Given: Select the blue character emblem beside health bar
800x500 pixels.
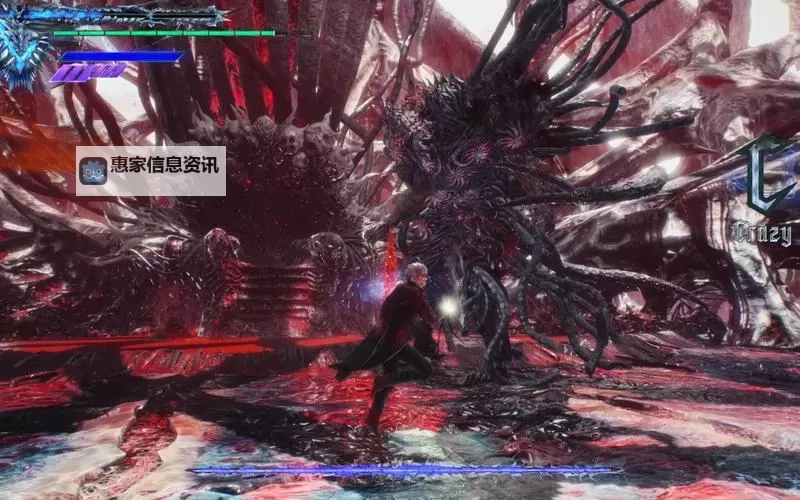Looking at the screenshot, I should click(22, 45).
